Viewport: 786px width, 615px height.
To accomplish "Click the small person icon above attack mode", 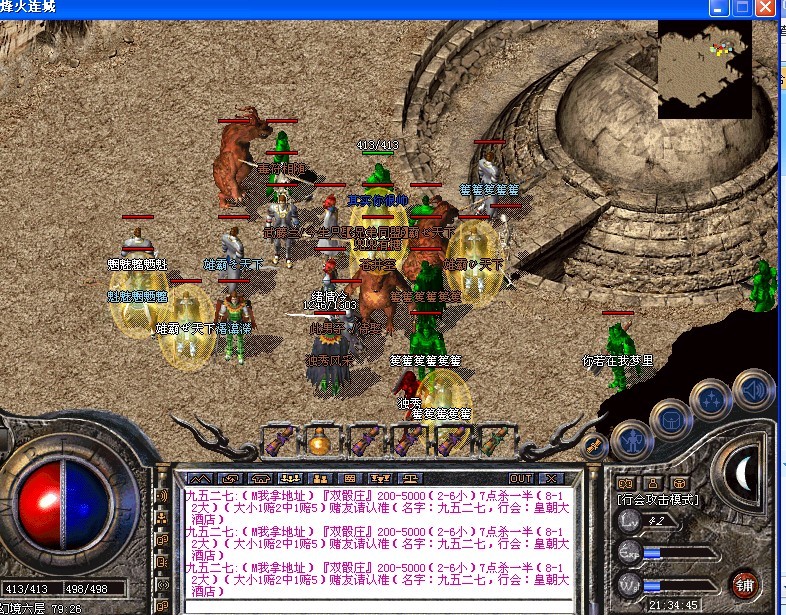I will pyautogui.click(x=651, y=483).
